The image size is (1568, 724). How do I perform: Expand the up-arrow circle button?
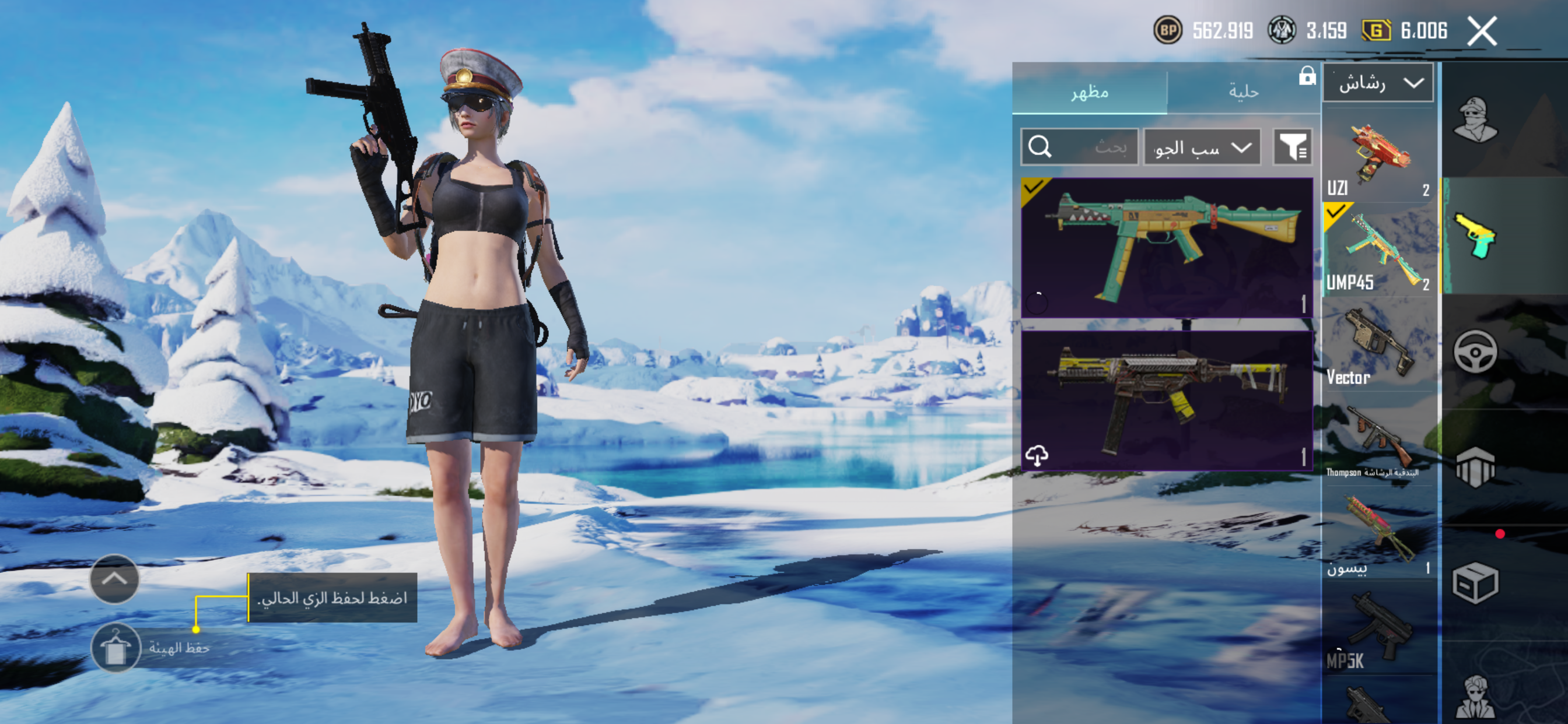[114, 579]
